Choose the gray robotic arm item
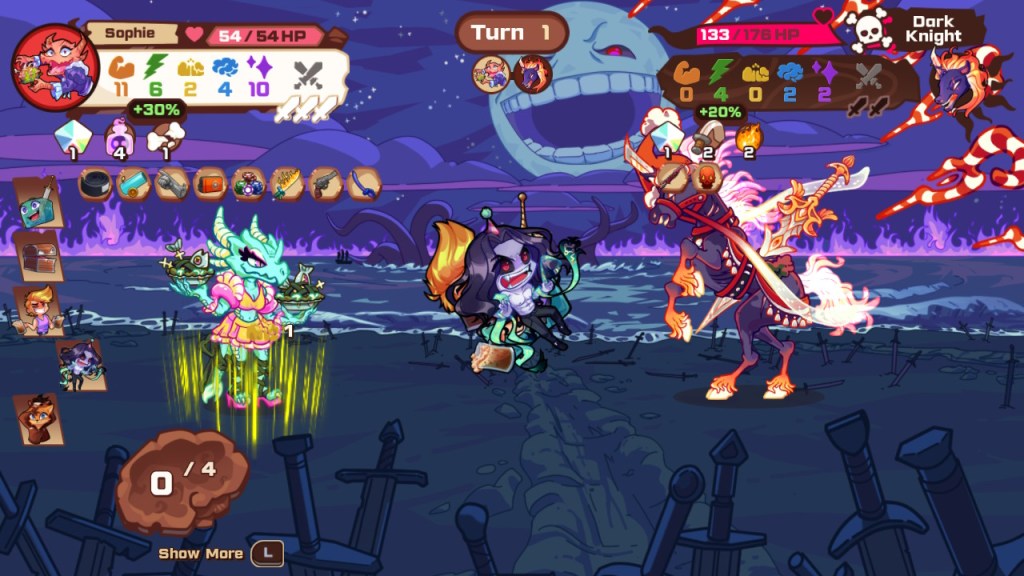This screenshot has width=1024, height=576. click(x=171, y=185)
